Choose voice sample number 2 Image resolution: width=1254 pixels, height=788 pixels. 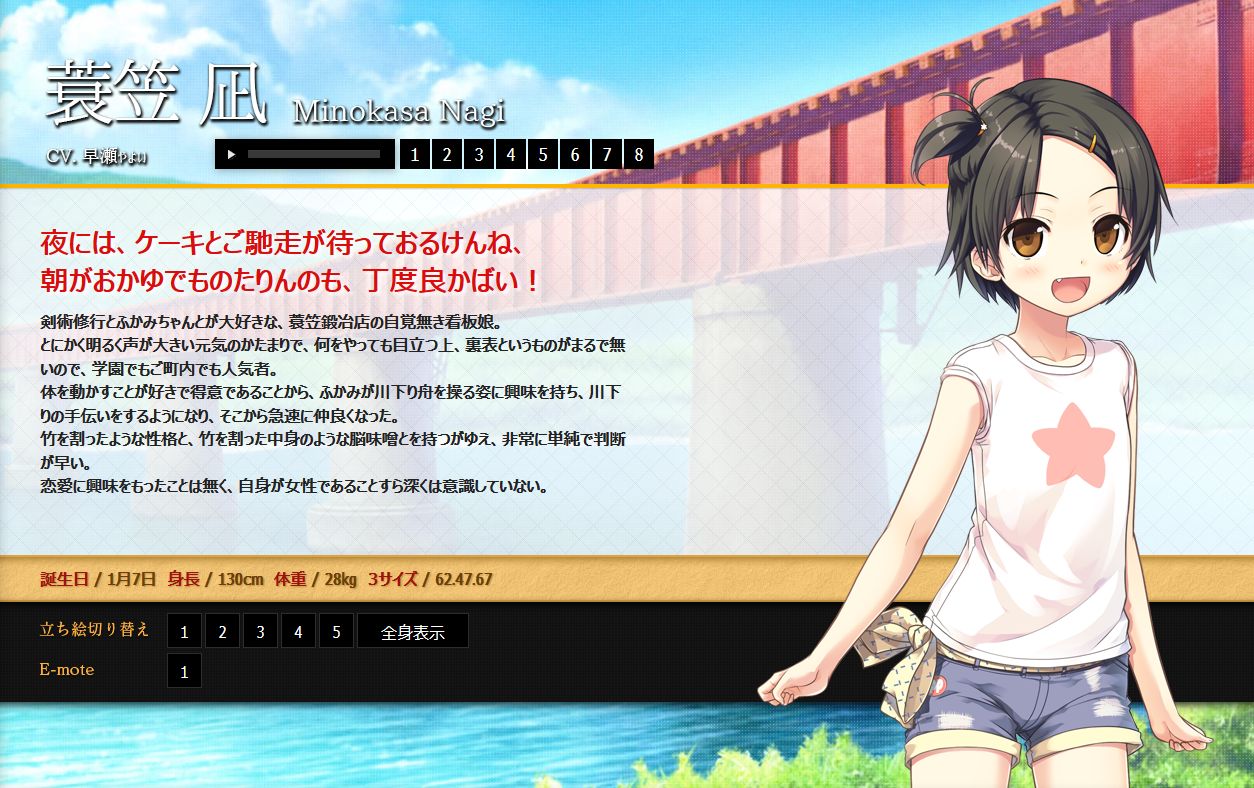[447, 154]
